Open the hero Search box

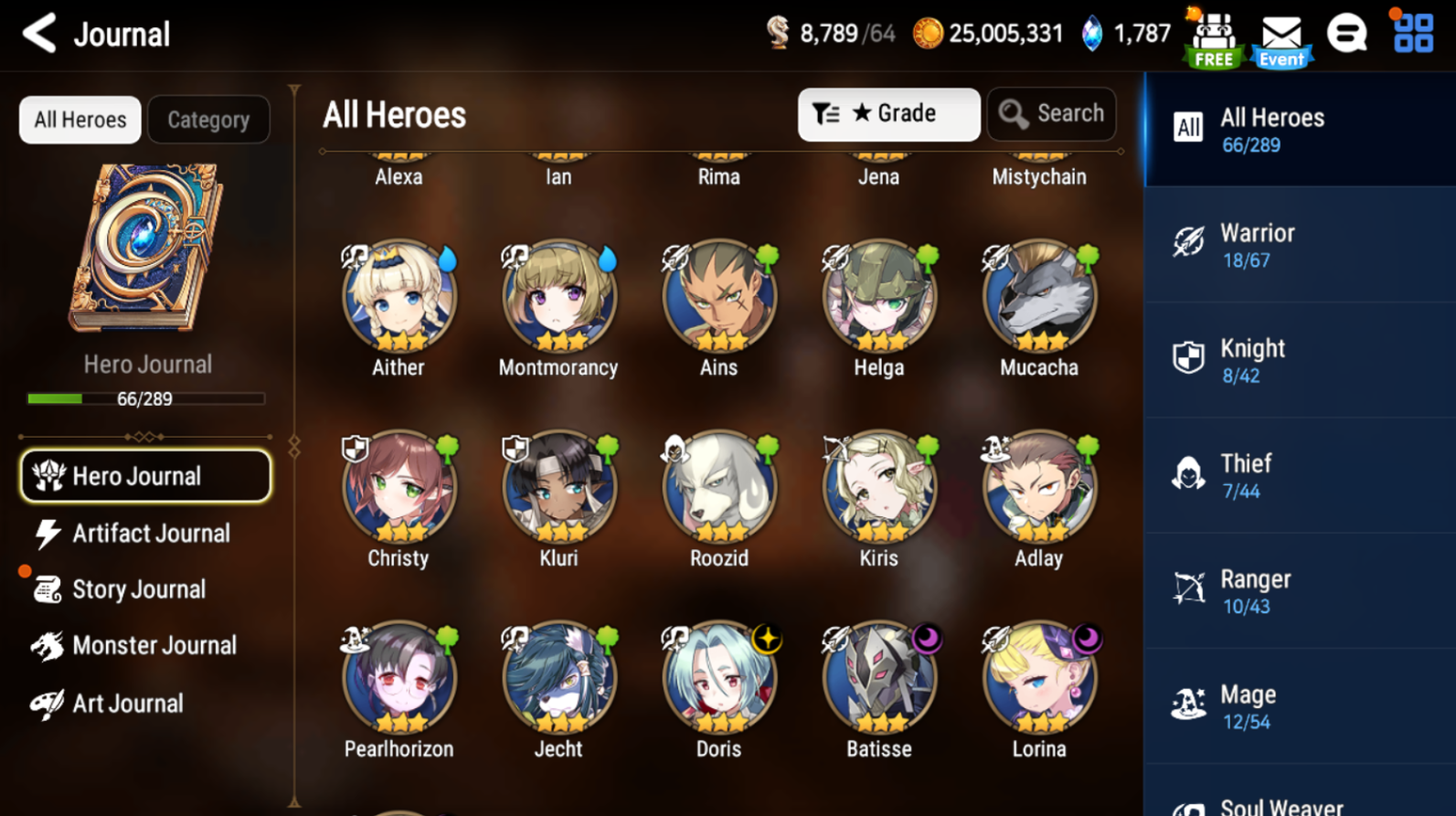tap(1051, 114)
